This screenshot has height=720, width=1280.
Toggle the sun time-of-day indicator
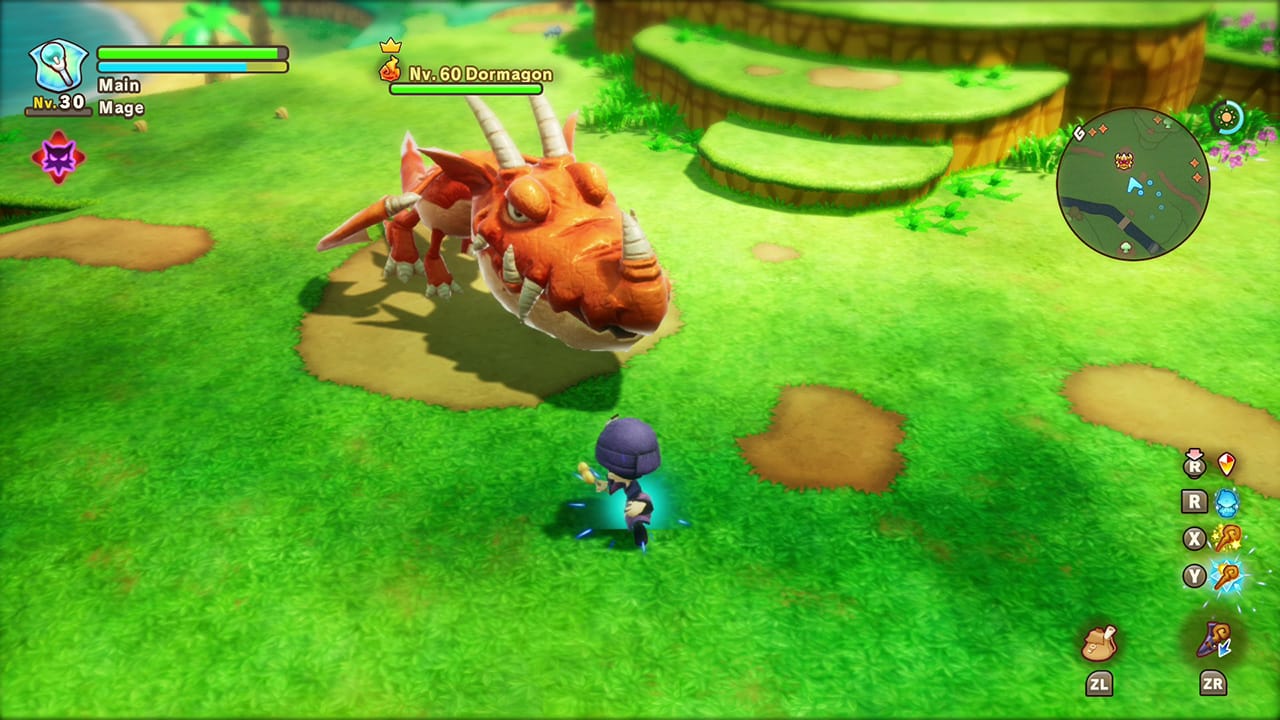[1227, 116]
